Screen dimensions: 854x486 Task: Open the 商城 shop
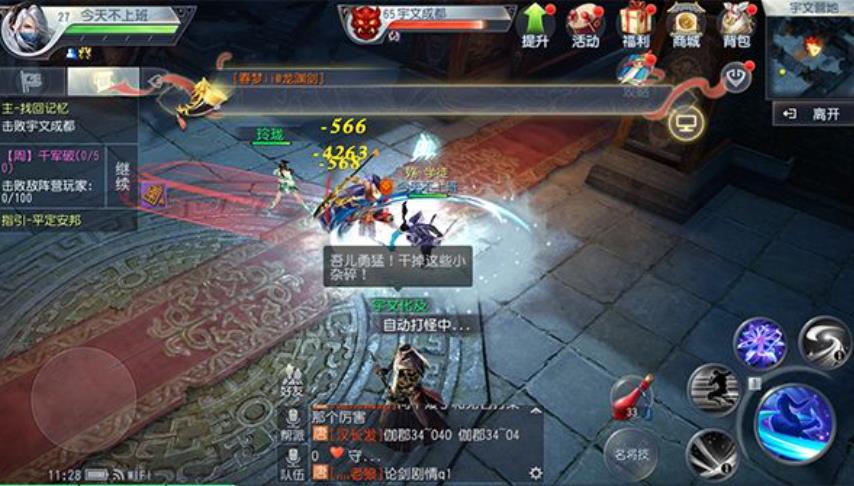pyautogui.click(x=686, y=26)
